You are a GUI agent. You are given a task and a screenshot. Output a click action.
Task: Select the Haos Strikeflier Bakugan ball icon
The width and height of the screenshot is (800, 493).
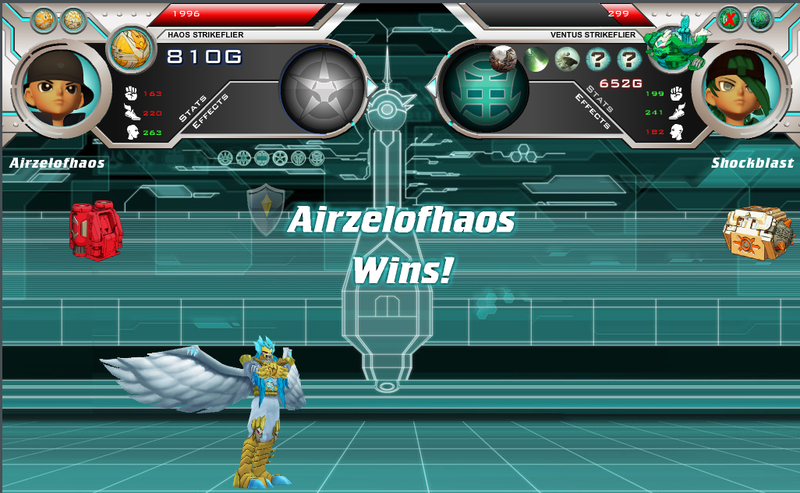pyautogui.click(x=127, y=48)
